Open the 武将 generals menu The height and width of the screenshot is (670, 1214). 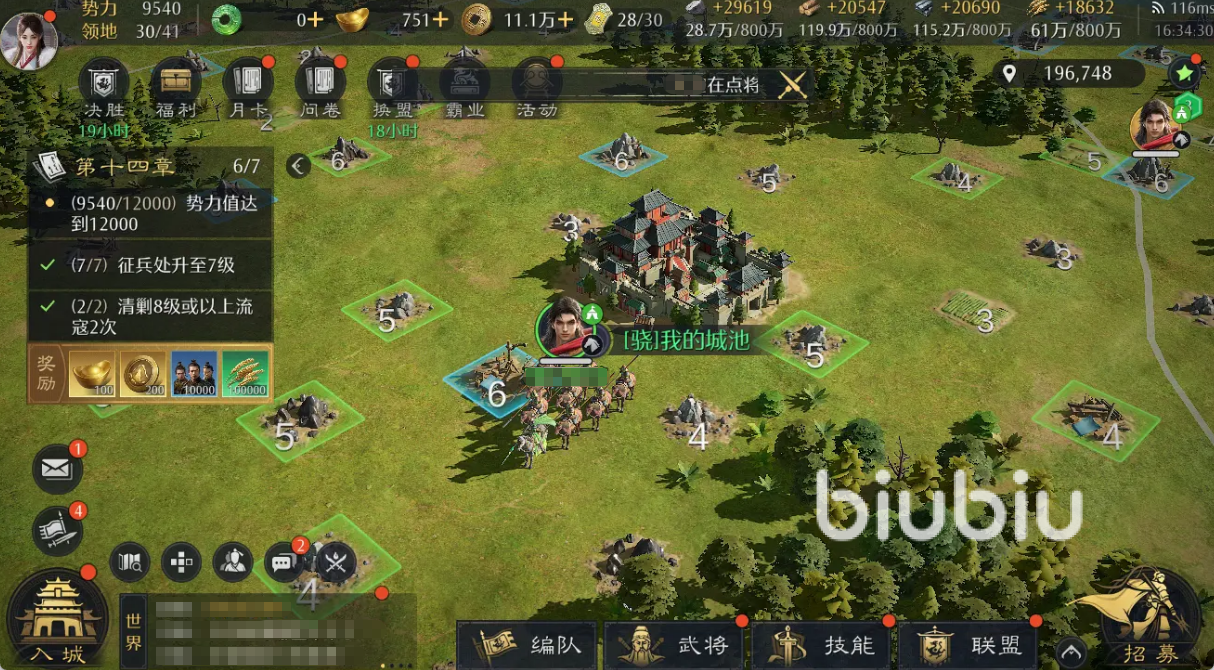click(x=676, y=645)
